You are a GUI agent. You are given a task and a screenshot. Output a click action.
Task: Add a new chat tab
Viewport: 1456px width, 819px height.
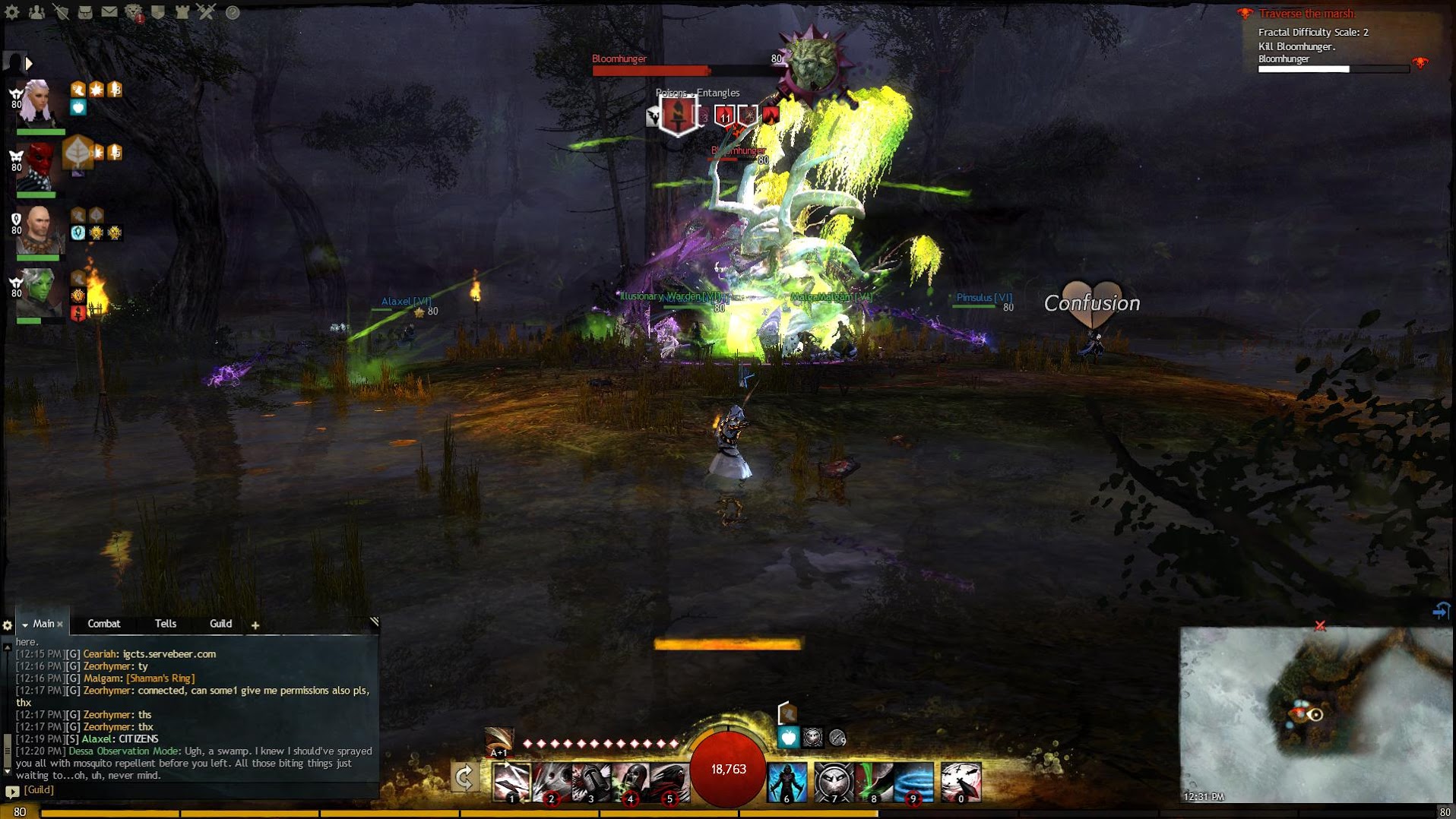pyautogui.click(x=255, y=625)
